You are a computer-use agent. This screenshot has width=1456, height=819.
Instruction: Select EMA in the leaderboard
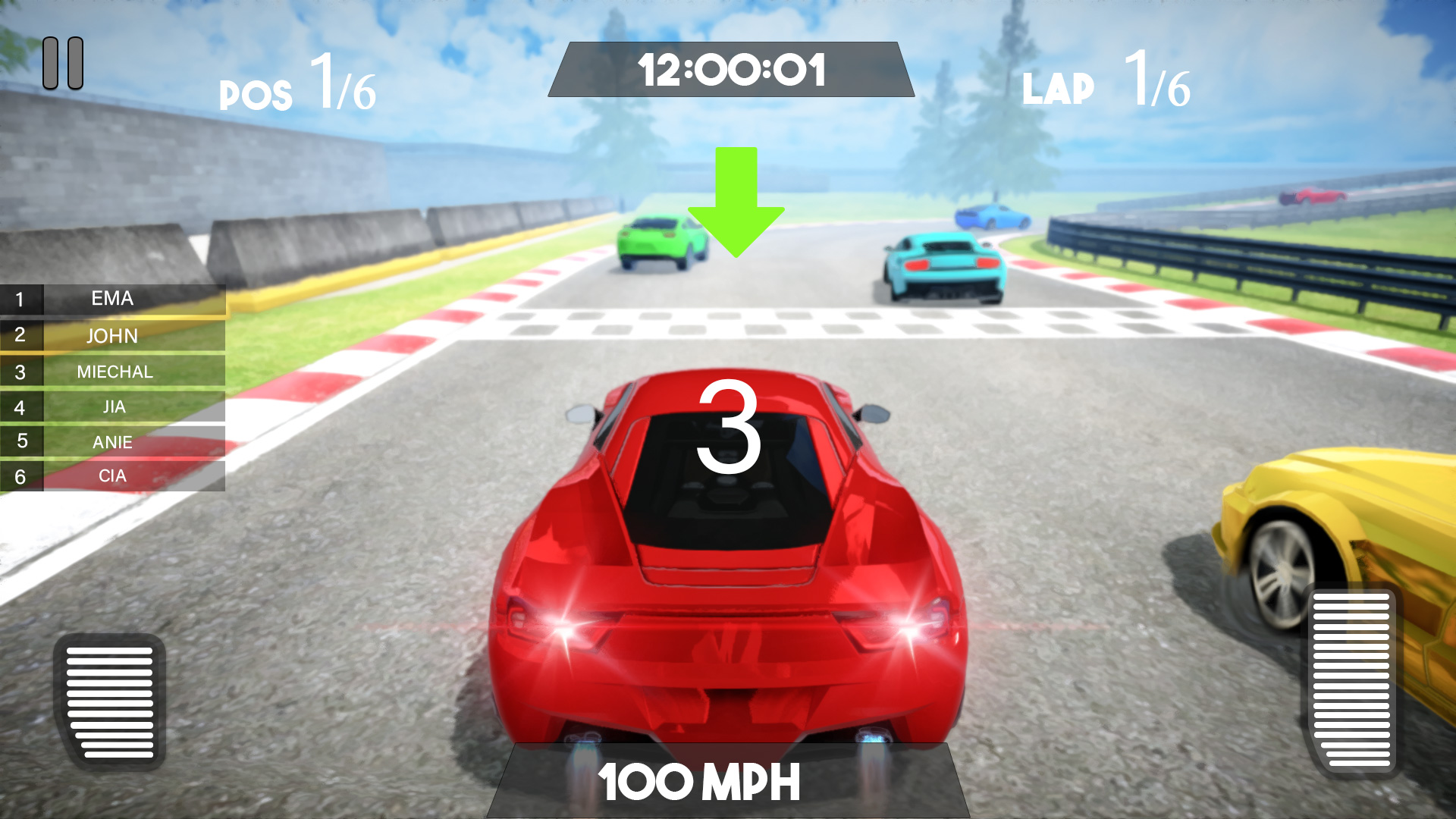112,299
